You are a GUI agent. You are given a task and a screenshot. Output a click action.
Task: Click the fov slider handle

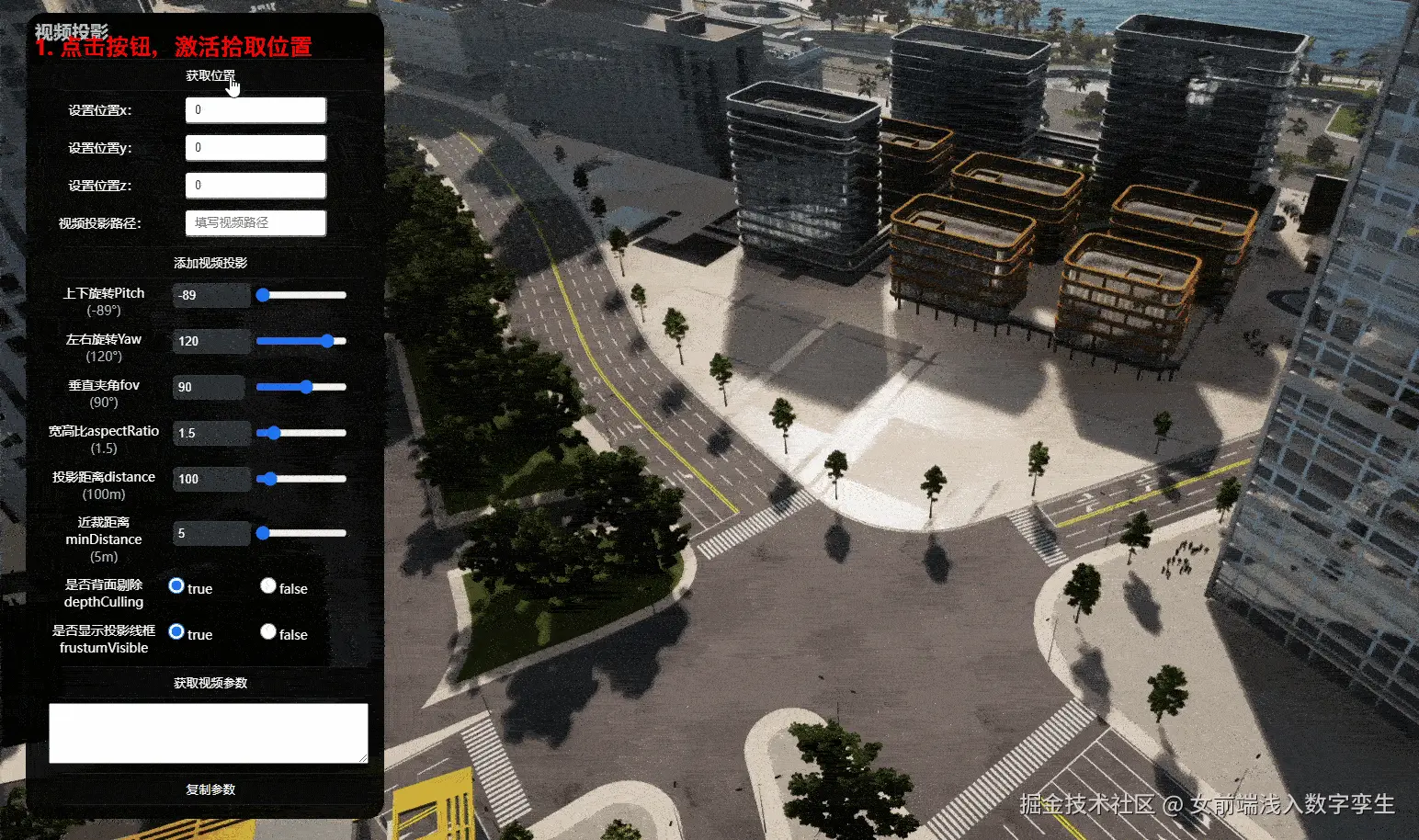pyautogui.click(x=306, y=387)
